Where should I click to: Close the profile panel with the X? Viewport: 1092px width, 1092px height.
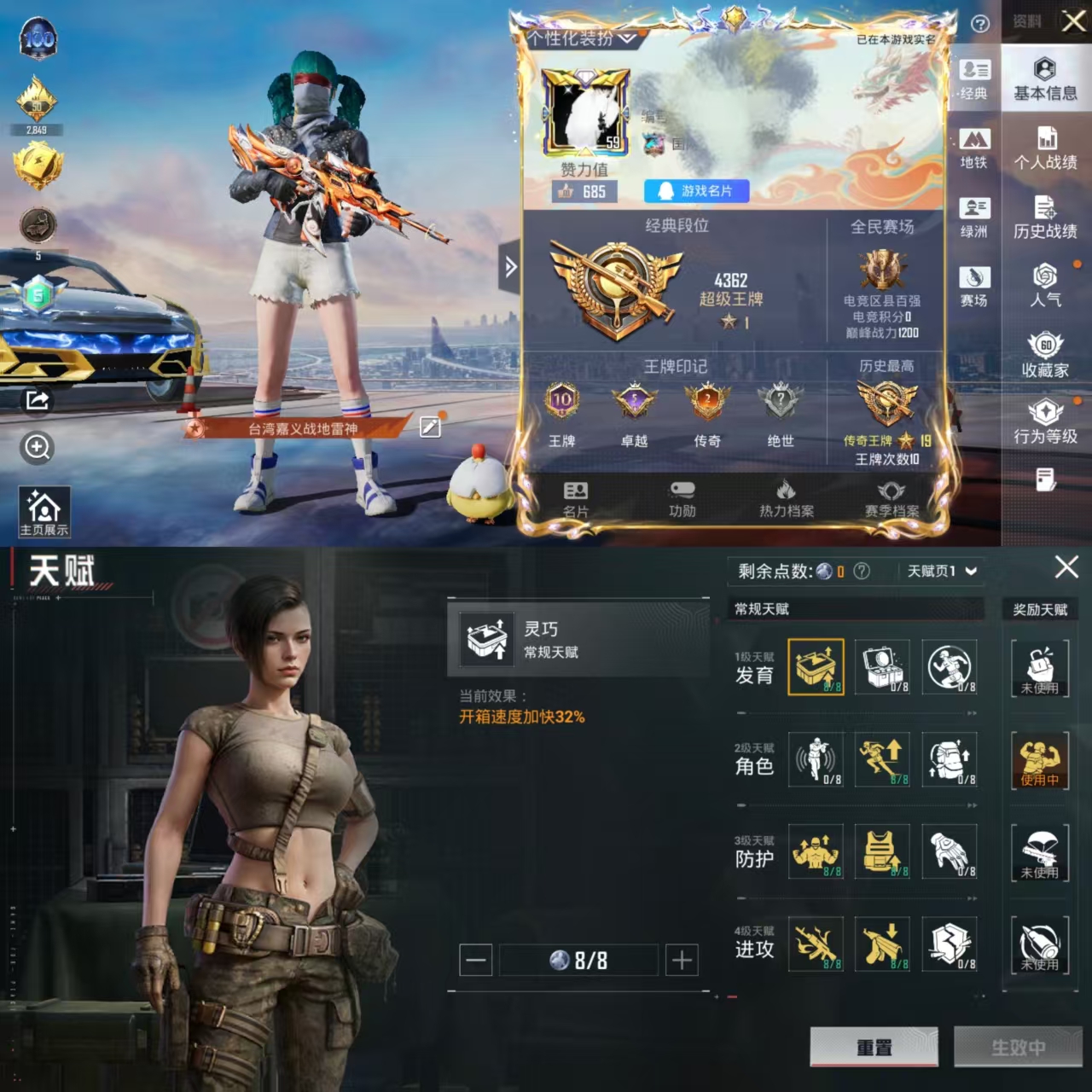(1073, 21)
